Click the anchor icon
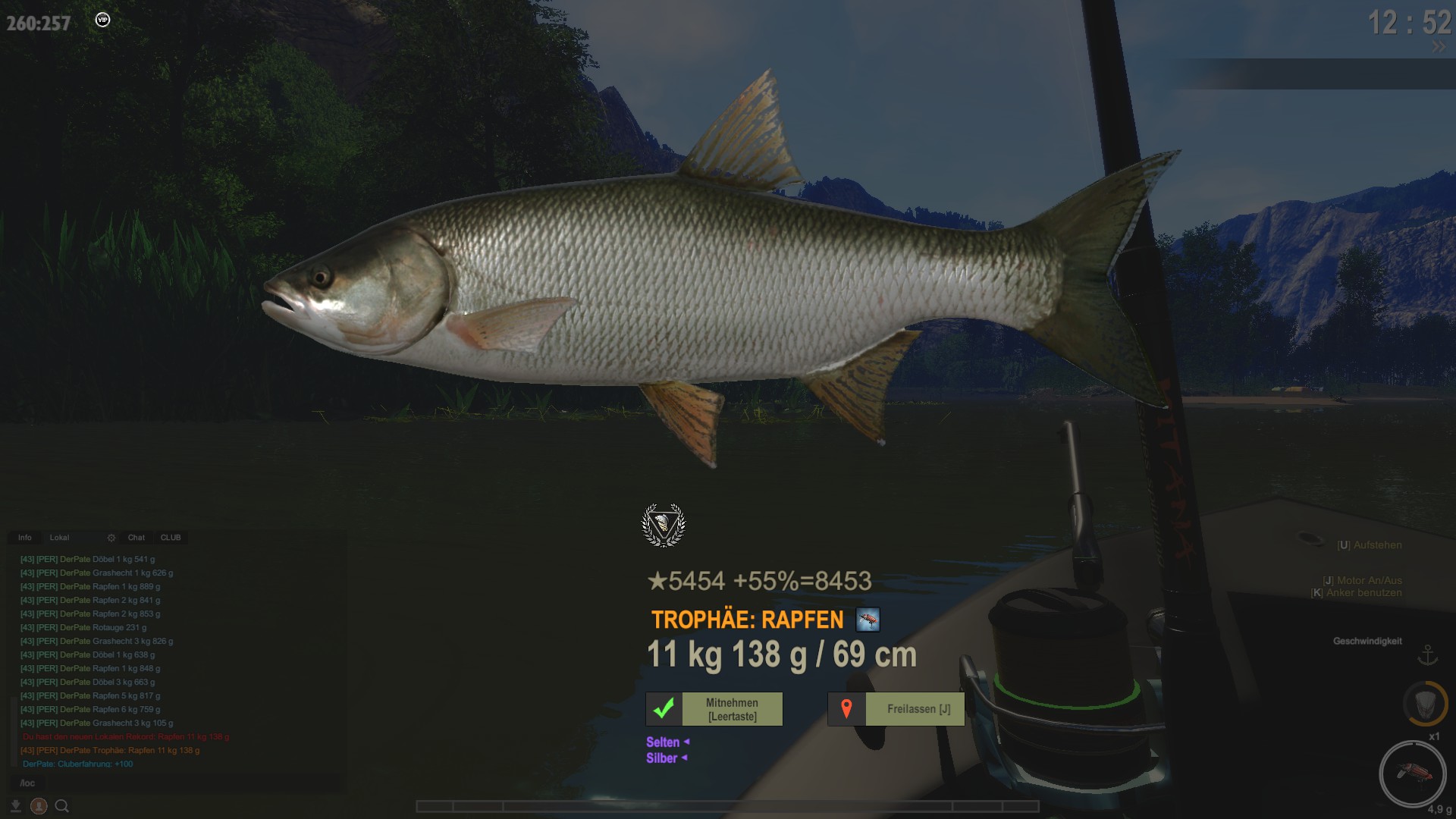Image resolution: width=1456 pixels, height=819 pixels. [x=1428, y=654]
